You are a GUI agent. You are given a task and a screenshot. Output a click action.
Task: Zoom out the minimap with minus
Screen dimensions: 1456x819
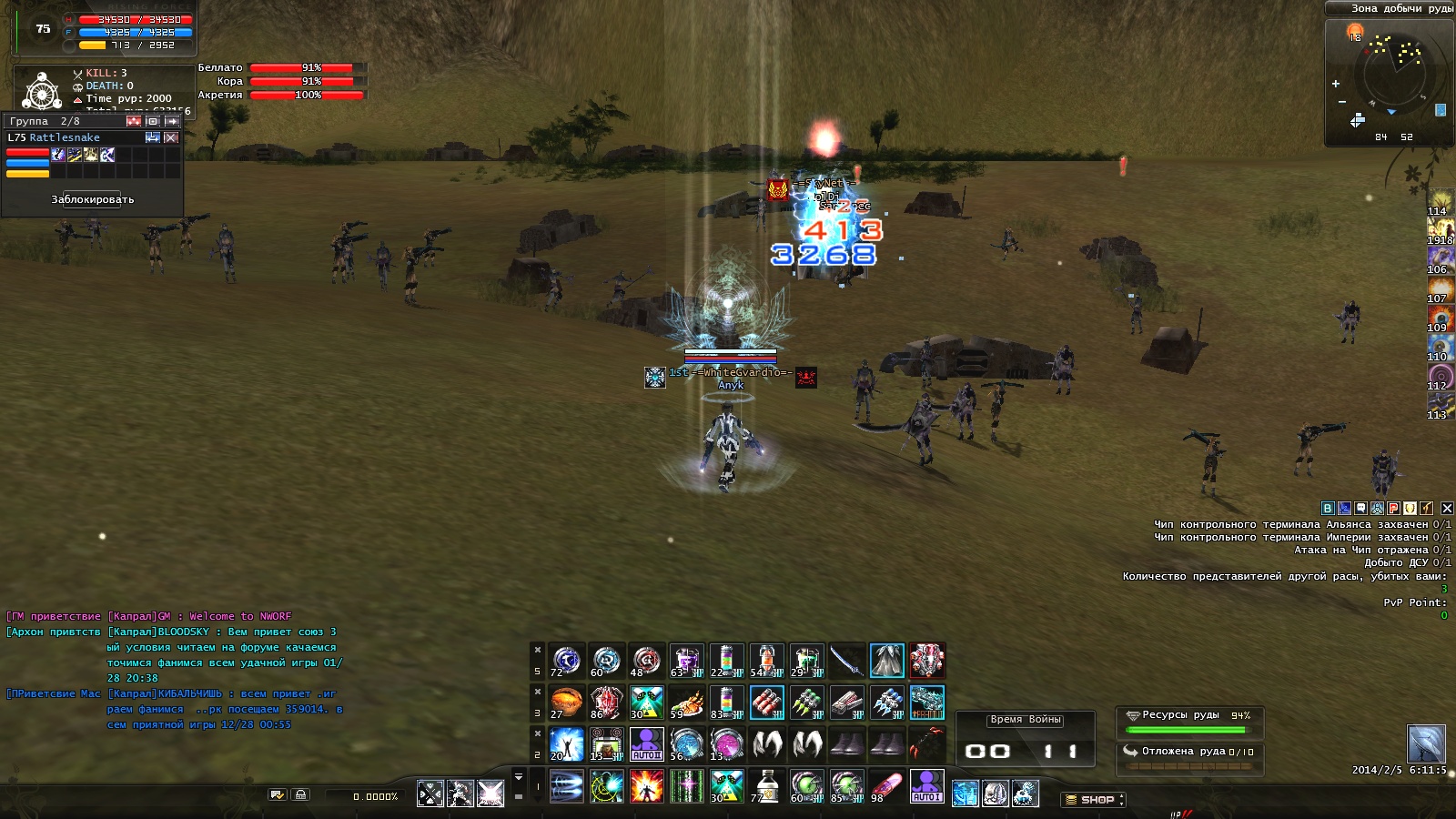coord(1341,102)
